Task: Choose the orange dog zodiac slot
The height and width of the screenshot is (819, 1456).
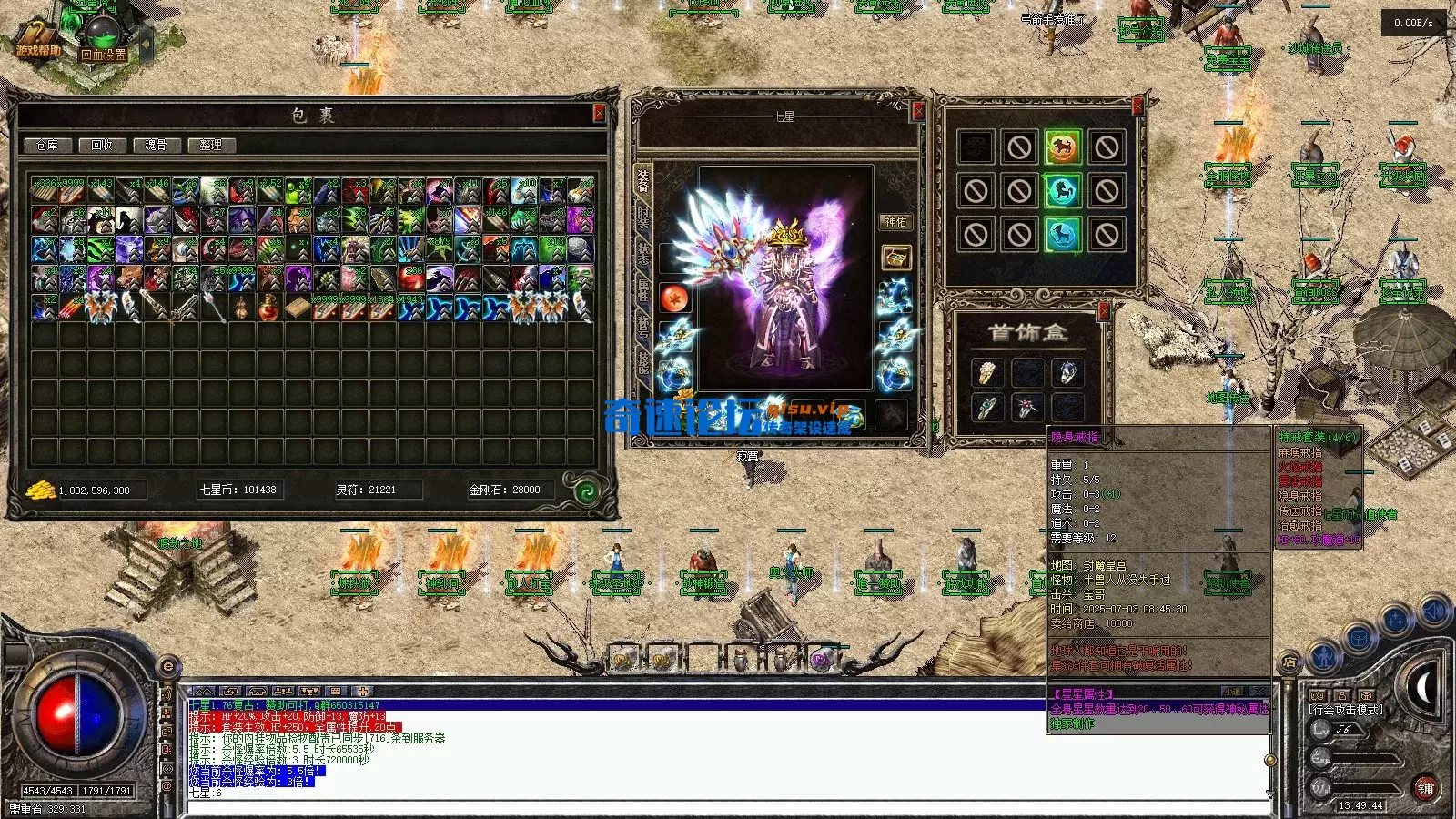Action: coord(1062,147)
